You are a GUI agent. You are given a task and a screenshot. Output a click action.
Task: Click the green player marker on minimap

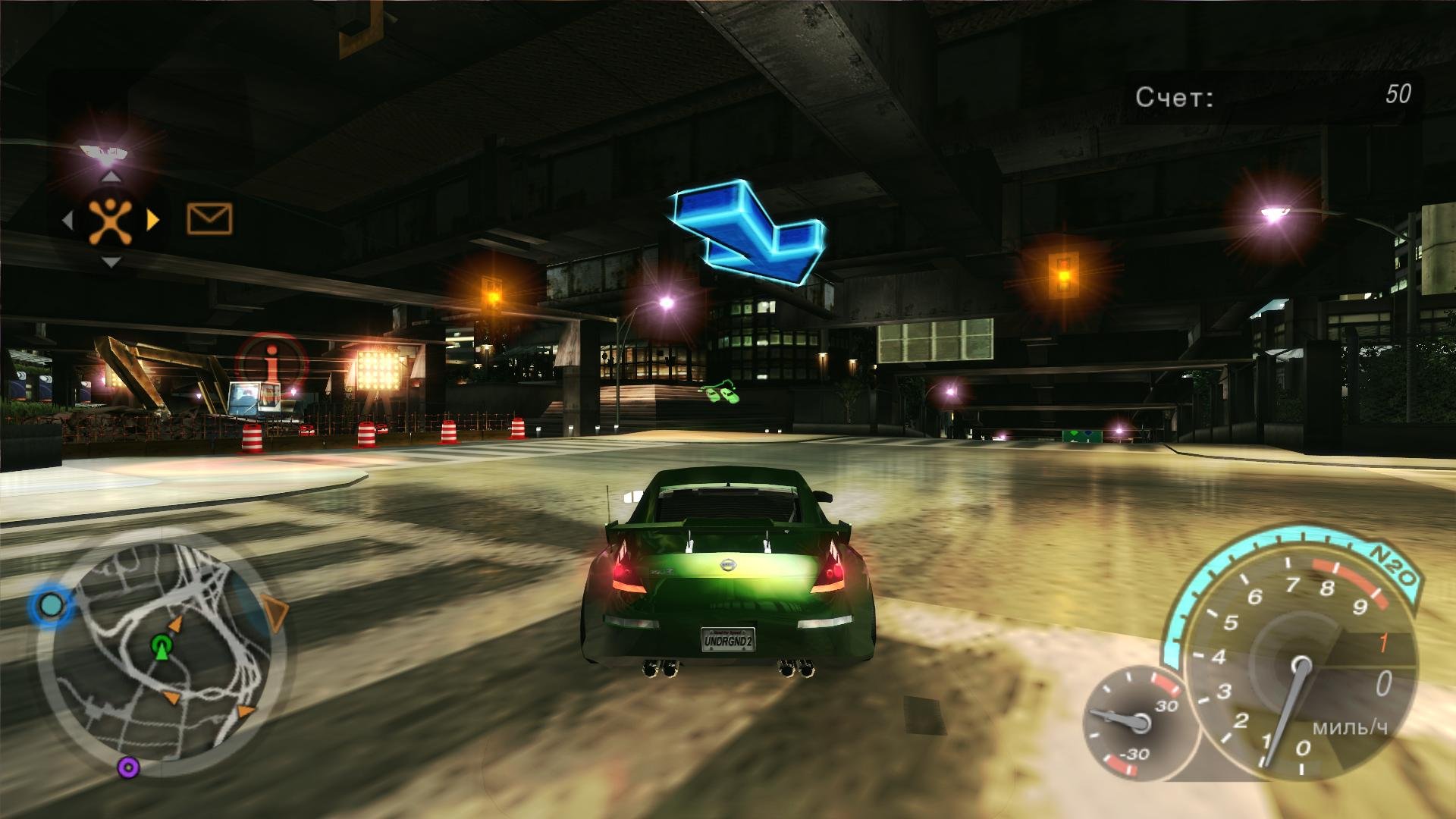tap(161, 646)
